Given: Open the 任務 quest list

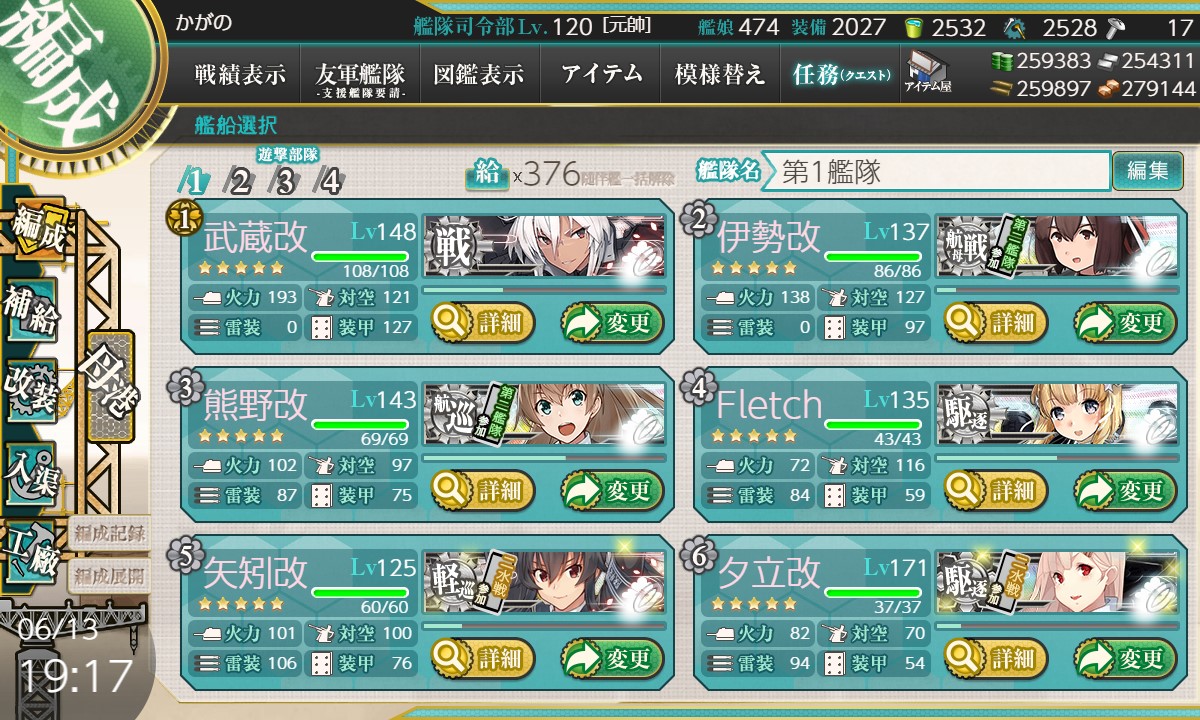Looking at the screenshot, I should click(x=840, y=74).
